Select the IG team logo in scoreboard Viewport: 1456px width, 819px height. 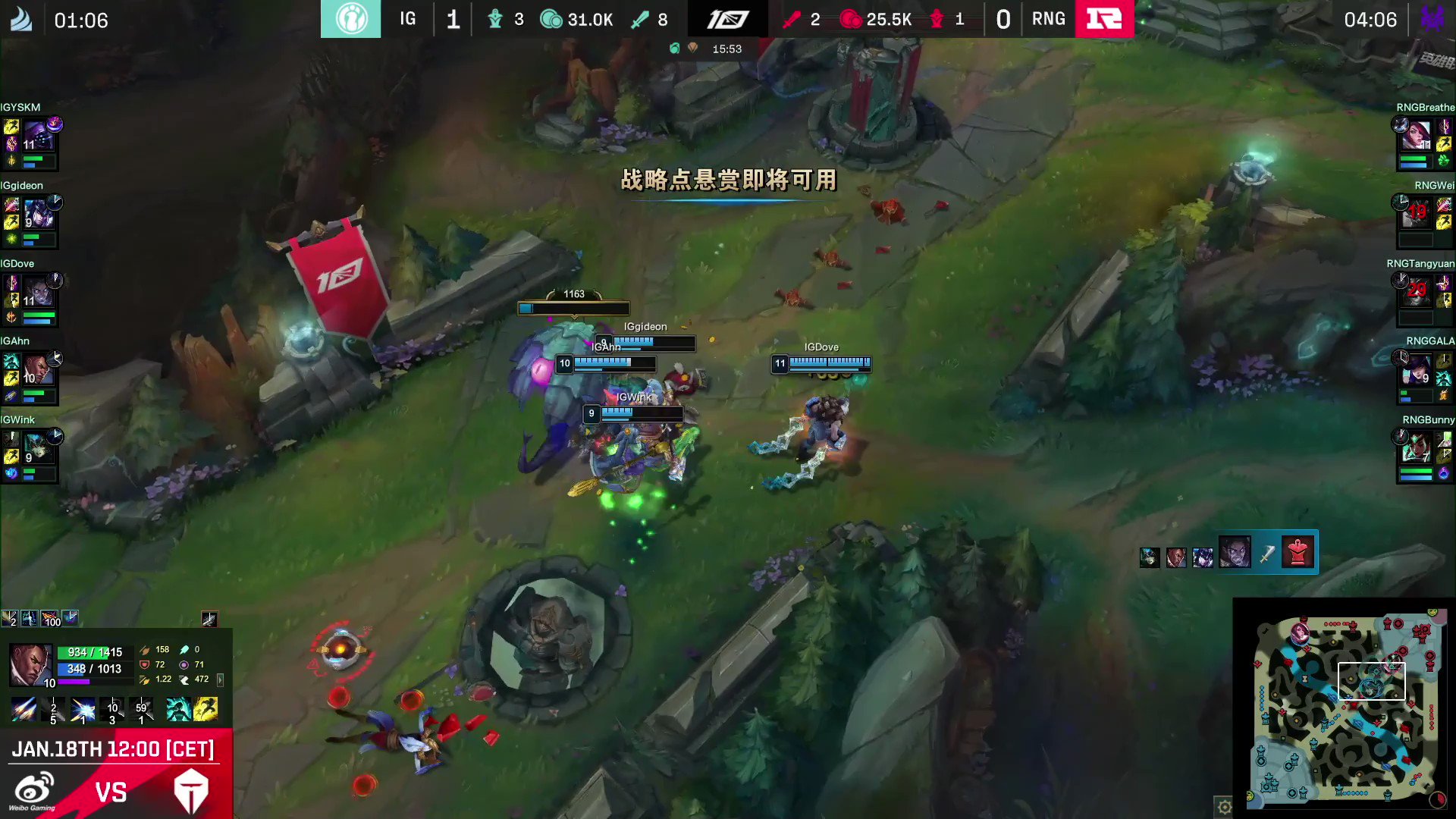pos(350,18)
